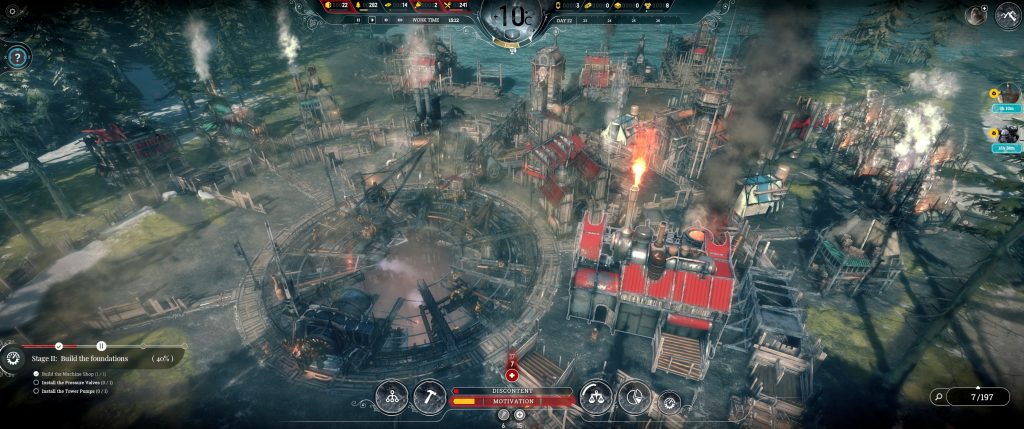Pause the game with the pause button

(358, 19)
